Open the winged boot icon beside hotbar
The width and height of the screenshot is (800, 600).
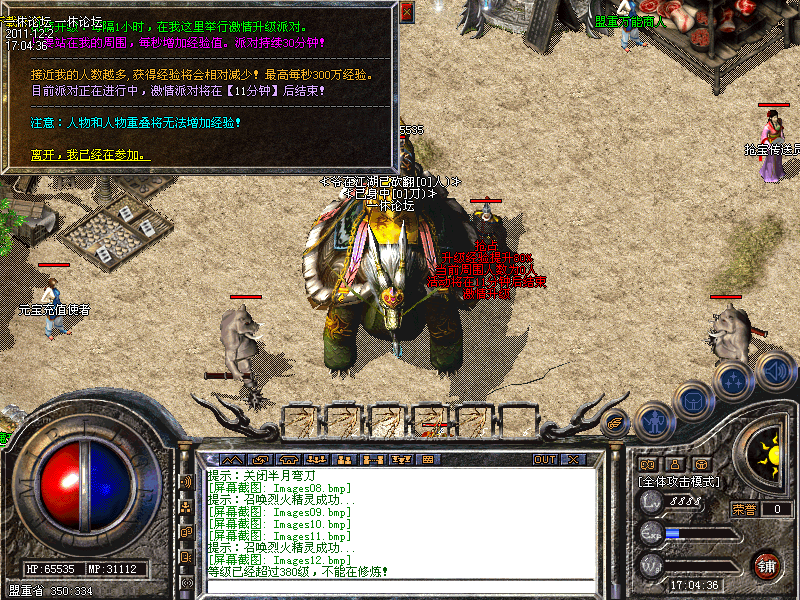616,423
